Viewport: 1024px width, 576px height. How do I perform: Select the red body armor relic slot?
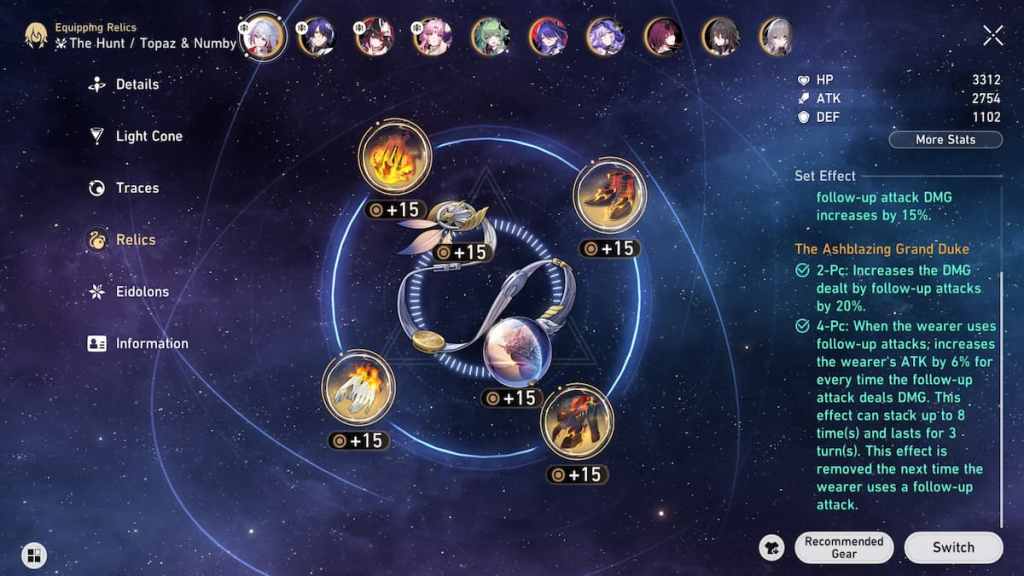pos(577,421)
